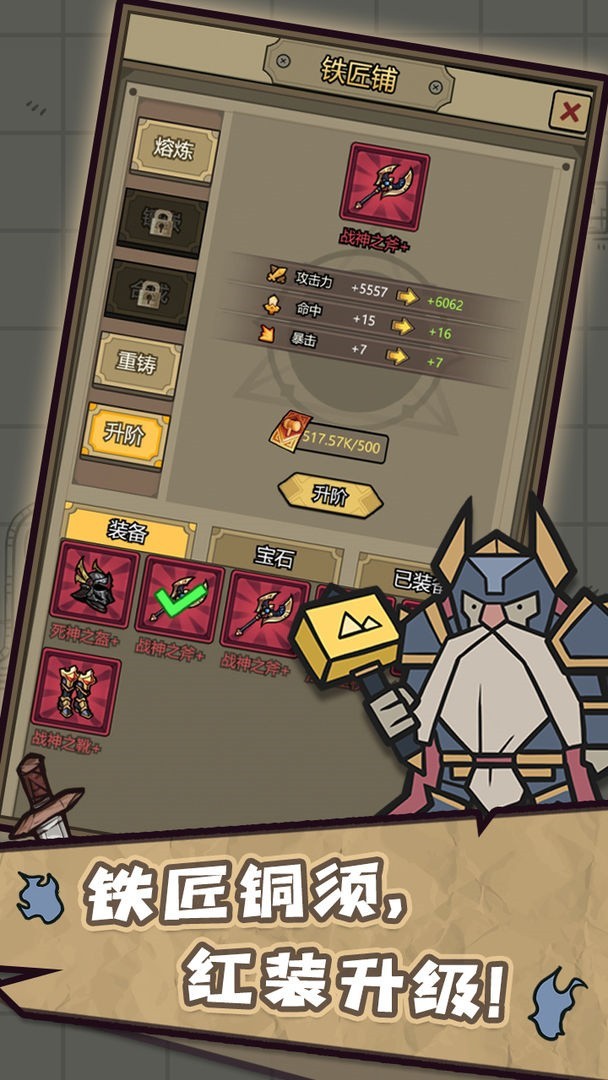Viewport: 608px width, 1080px height.
Task: Open the 熔炼 smelting section
Action: (174, 149)
